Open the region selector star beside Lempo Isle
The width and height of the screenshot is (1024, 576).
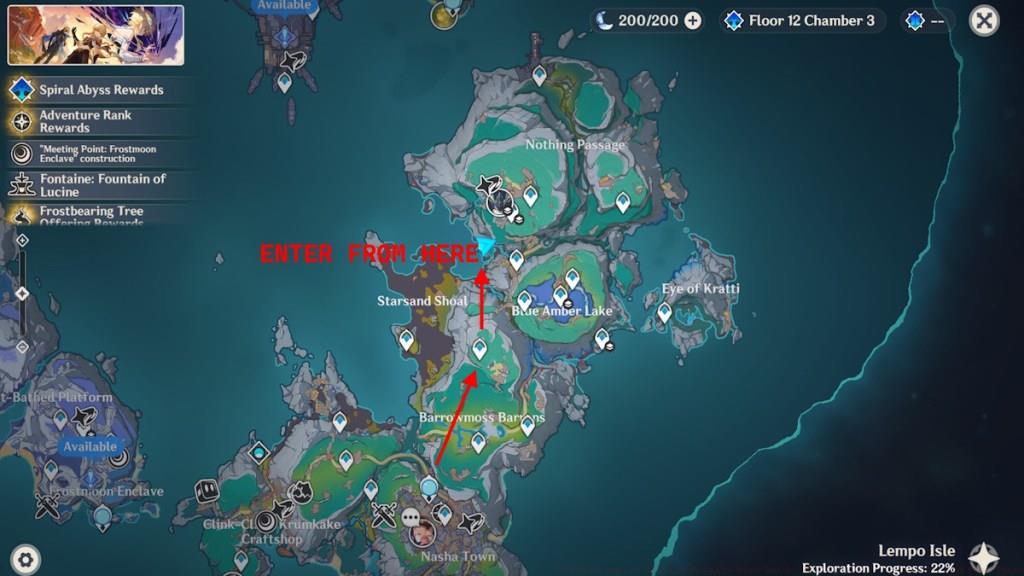[x=985, y=558]
